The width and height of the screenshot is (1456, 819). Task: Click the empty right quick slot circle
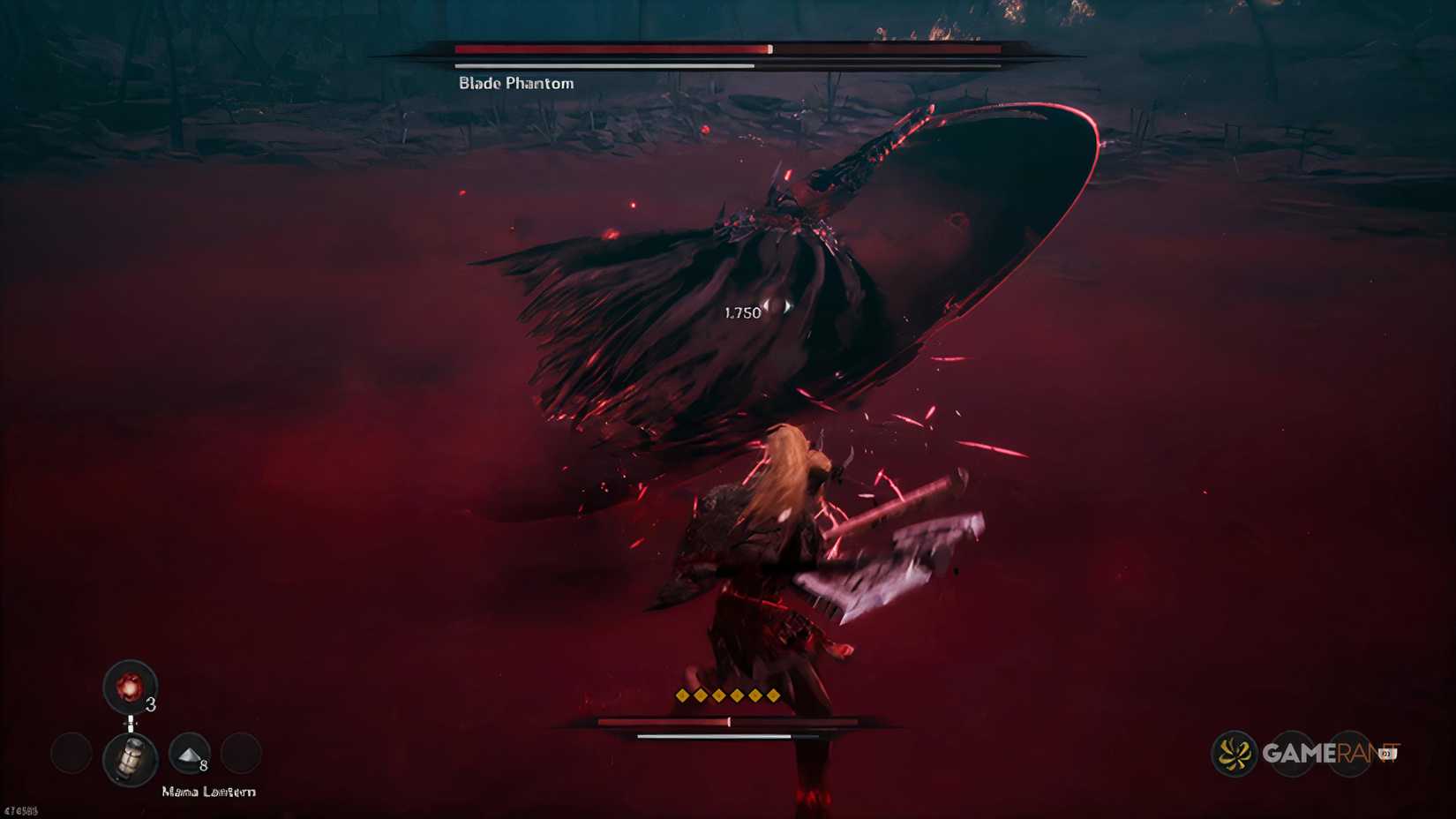243,753
